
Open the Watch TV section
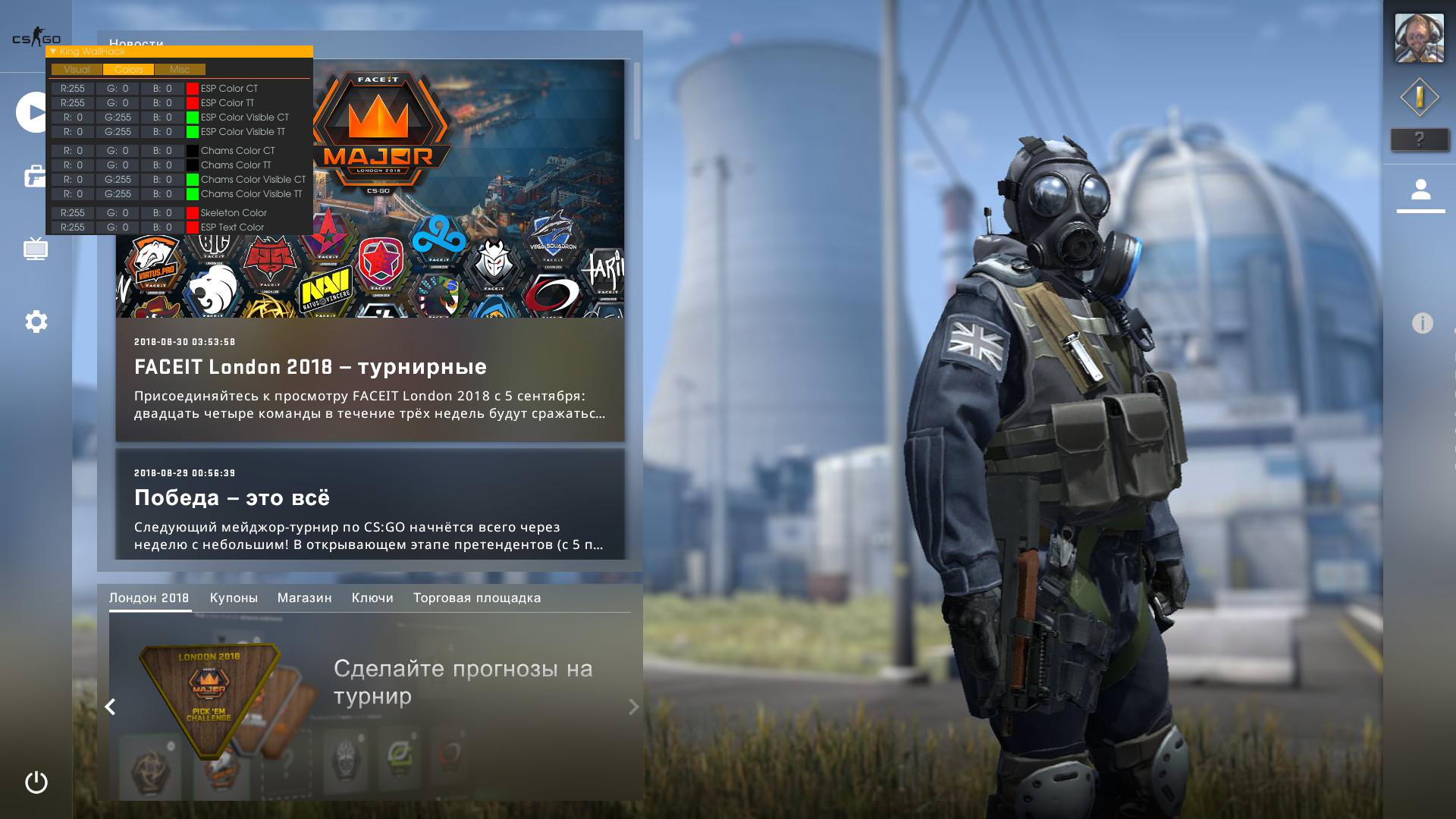36,249
